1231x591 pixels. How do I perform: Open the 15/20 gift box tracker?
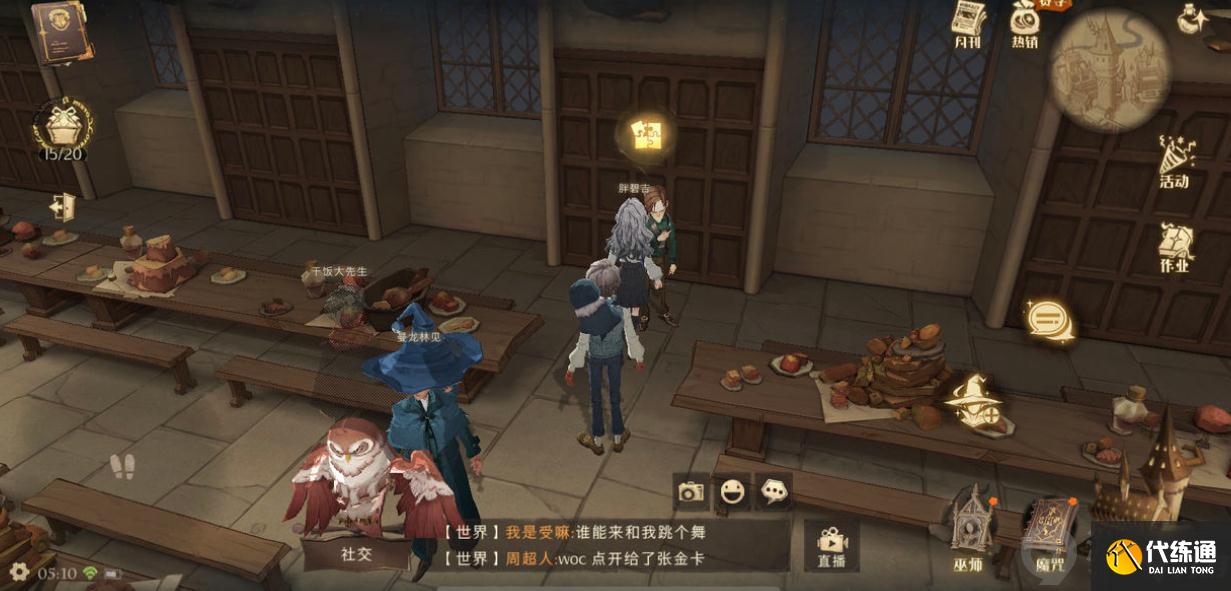click(x=62, y=128)
